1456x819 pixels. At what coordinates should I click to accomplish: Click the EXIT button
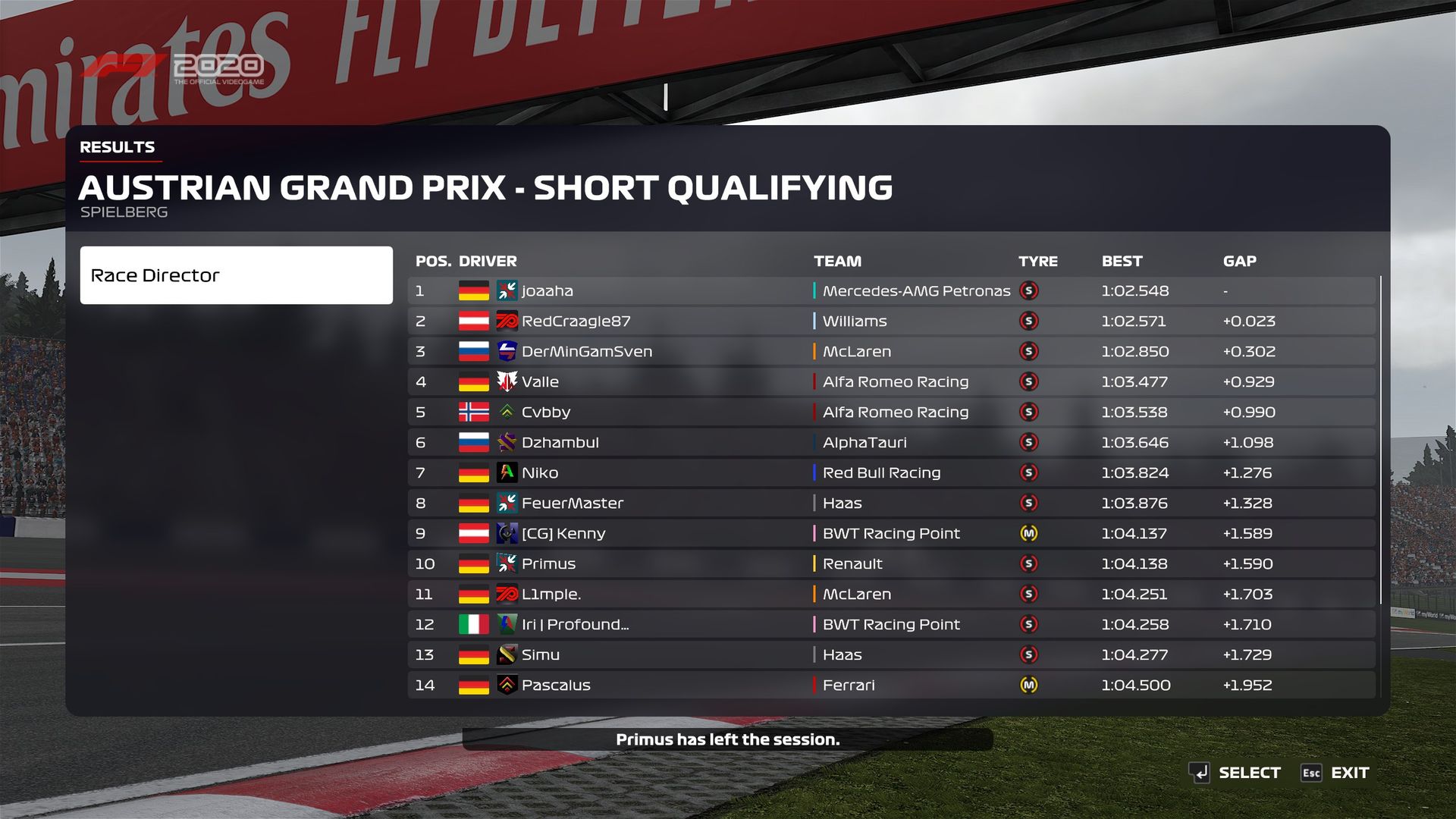[x=1335, y=773]
